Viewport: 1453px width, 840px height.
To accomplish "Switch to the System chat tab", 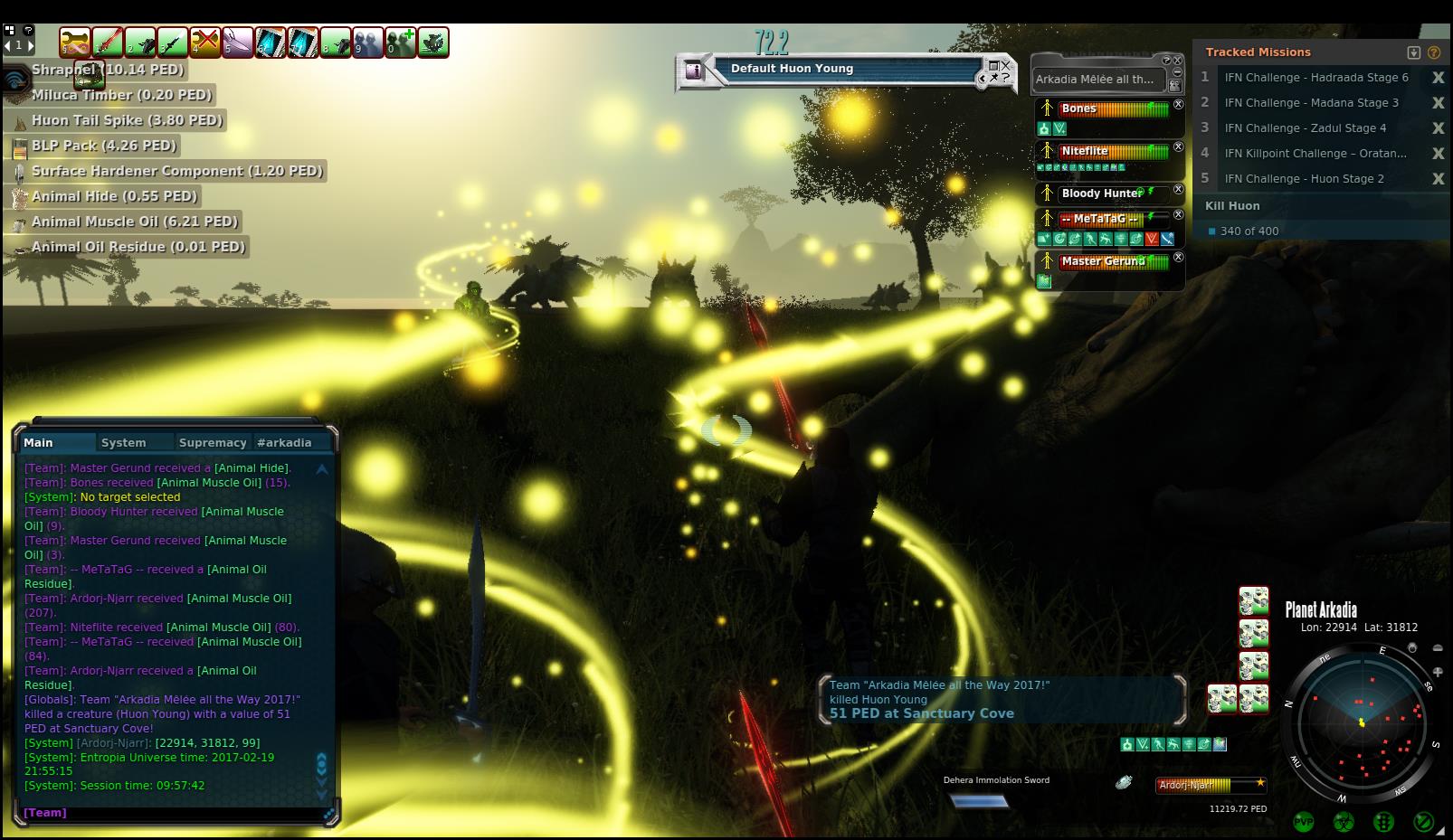I will point(124,442).
